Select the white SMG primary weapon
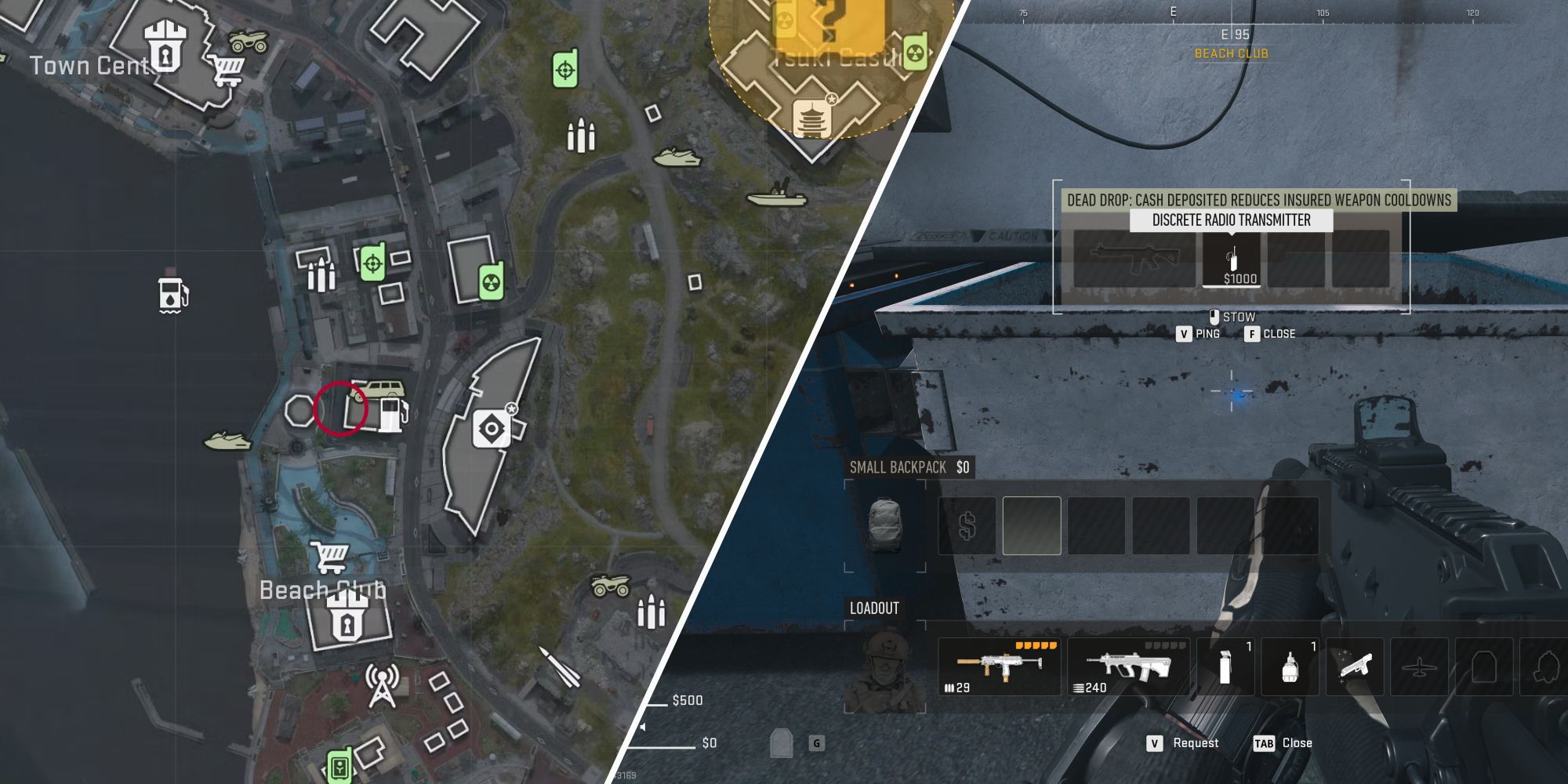 tap(1001, 666)
